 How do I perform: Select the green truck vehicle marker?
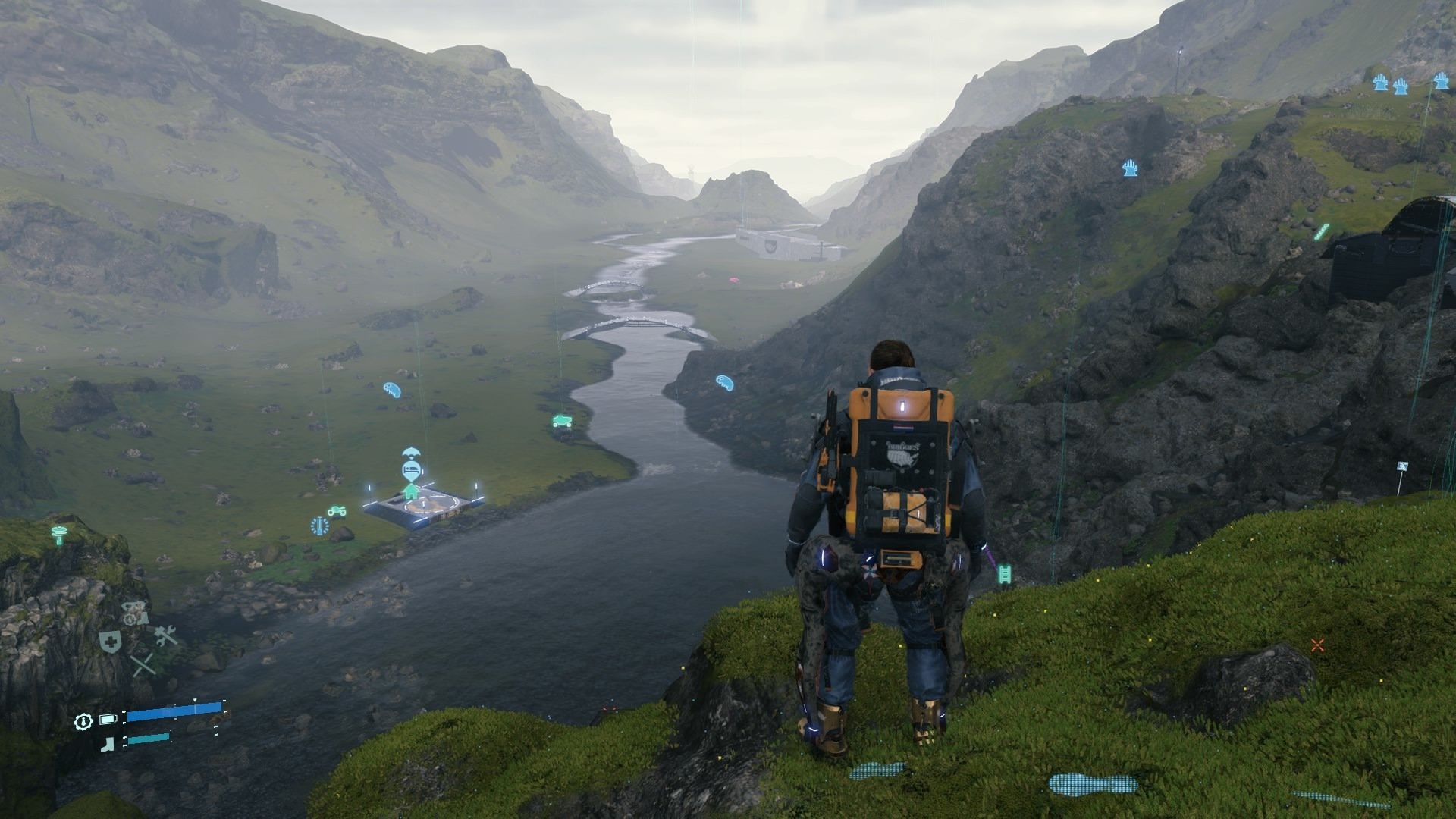click(562, 421)
